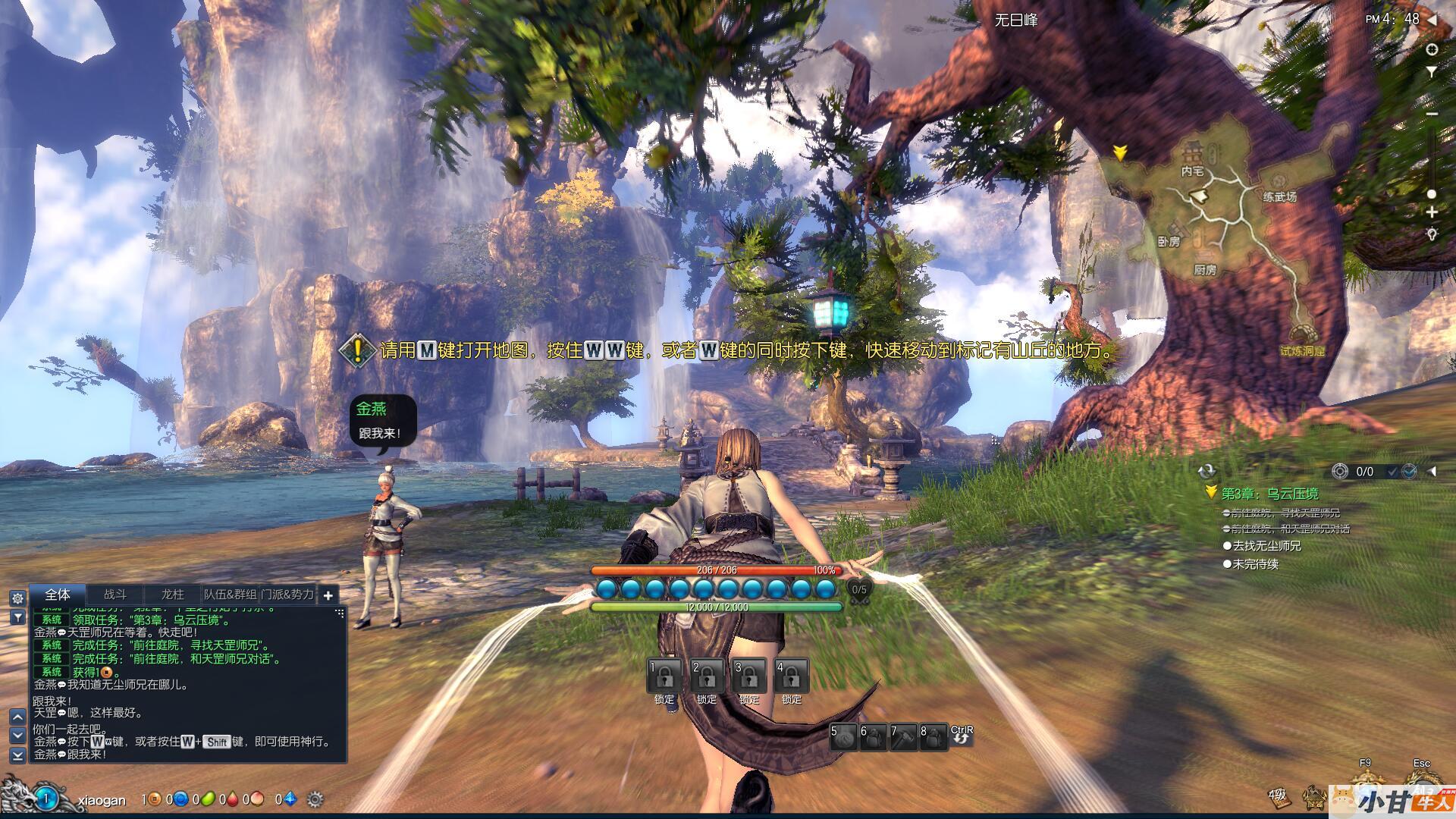Toggle the minimap lightbulb icon
Screen dimensions: 1456x819
(1432, 234)
